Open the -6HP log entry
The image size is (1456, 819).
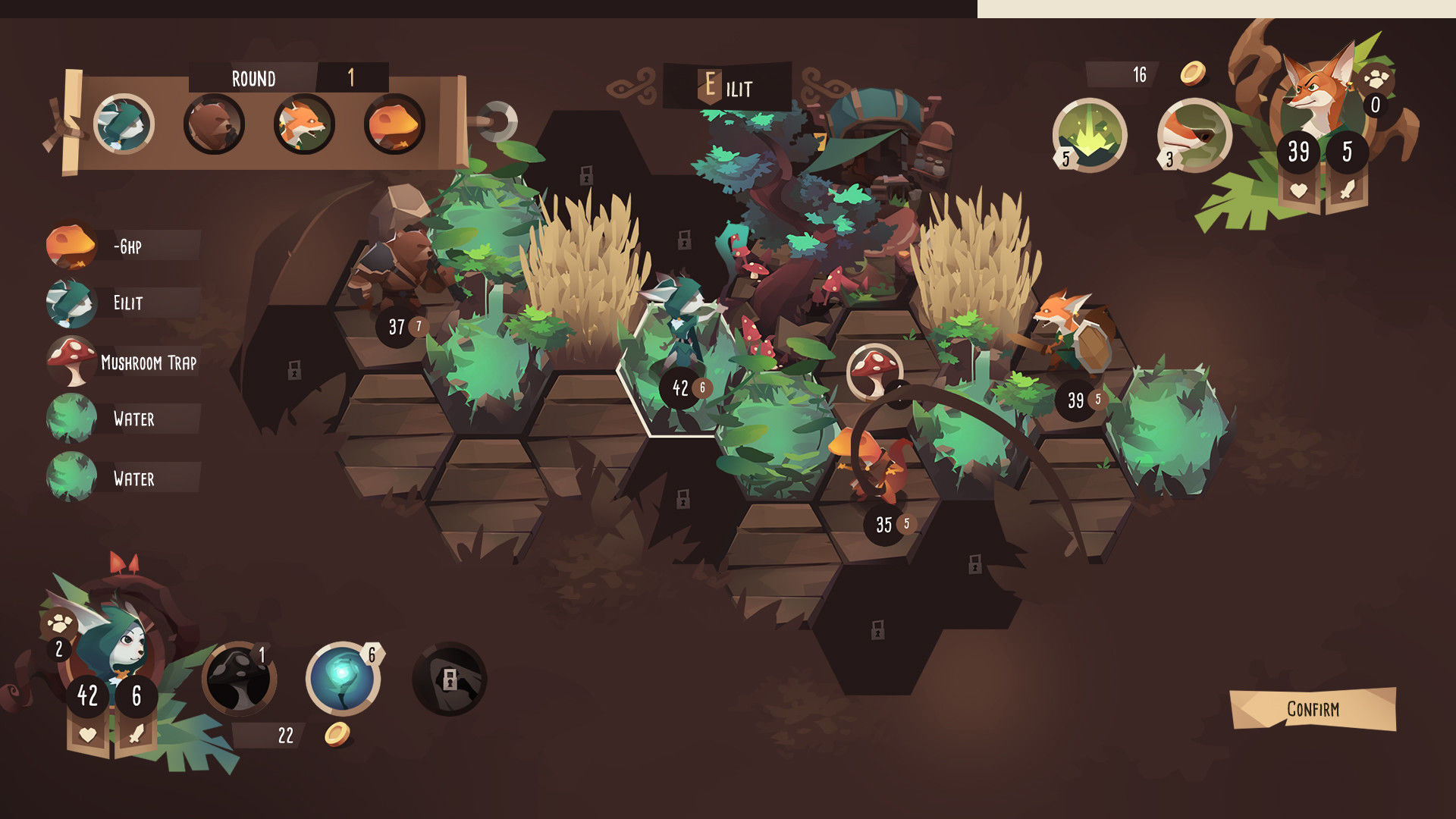(125, 246)
